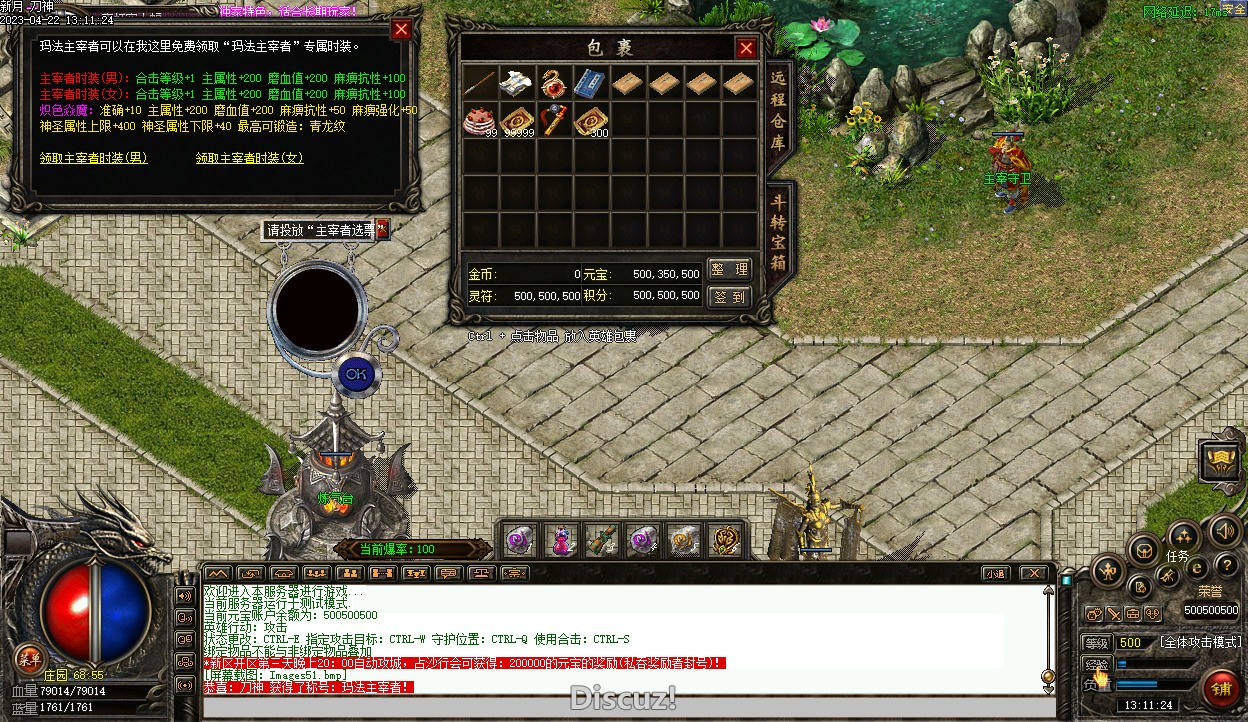Pick the red snake amulet item

coord(553,83)
